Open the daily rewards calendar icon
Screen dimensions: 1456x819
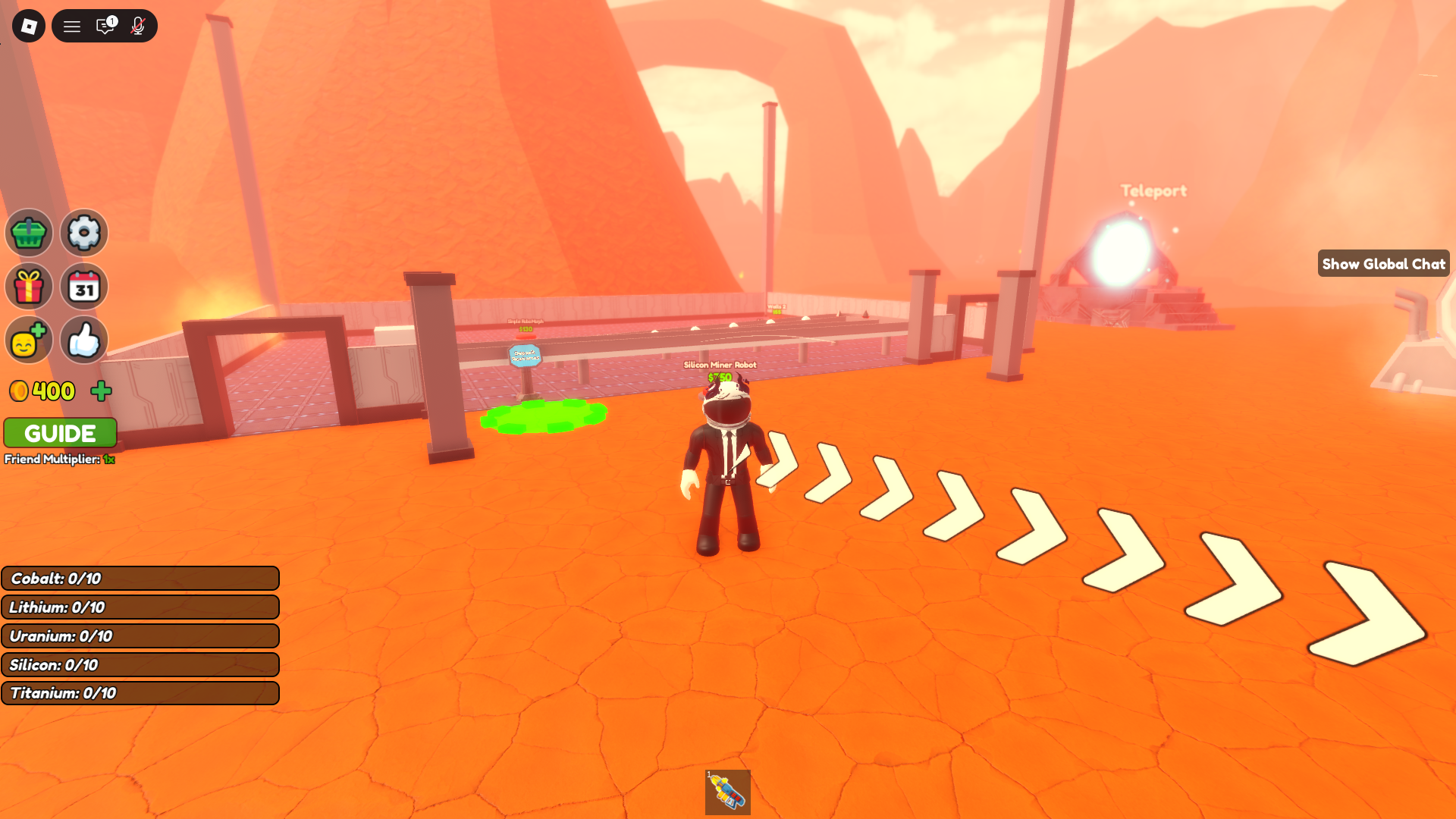point(83,286)
